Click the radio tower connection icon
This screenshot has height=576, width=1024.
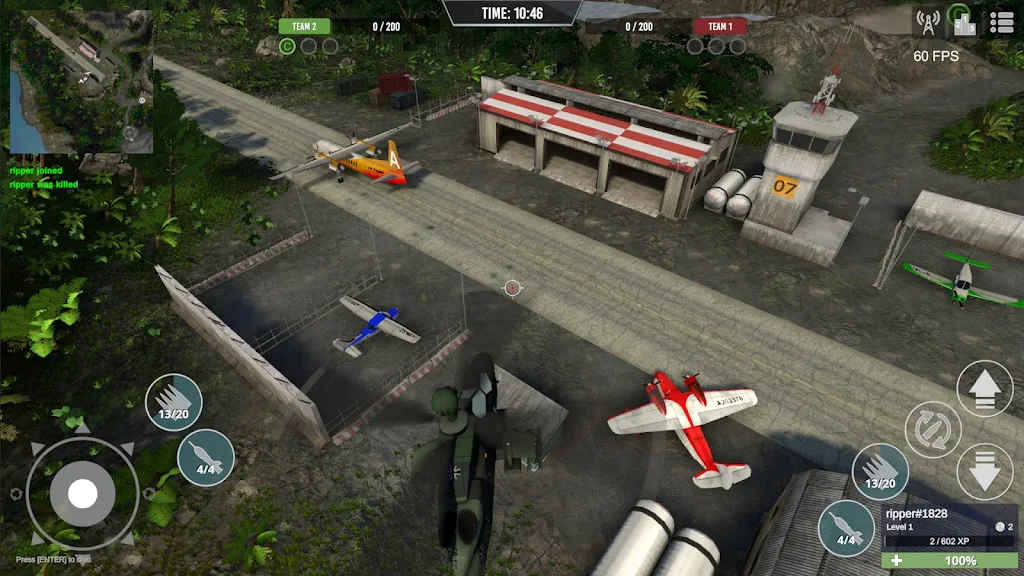click(925, 21)
